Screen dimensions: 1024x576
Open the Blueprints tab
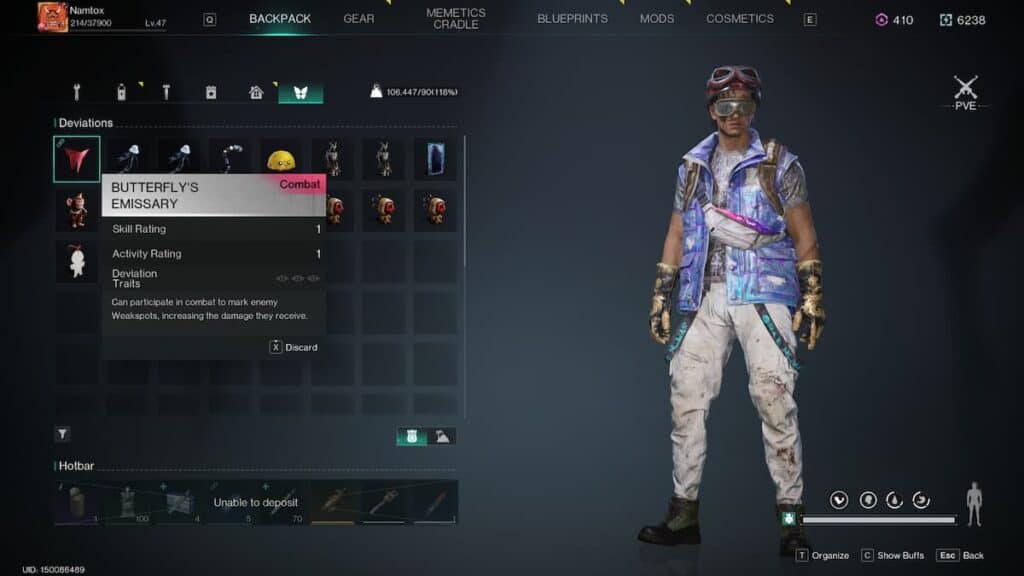[x=572, y=19]
